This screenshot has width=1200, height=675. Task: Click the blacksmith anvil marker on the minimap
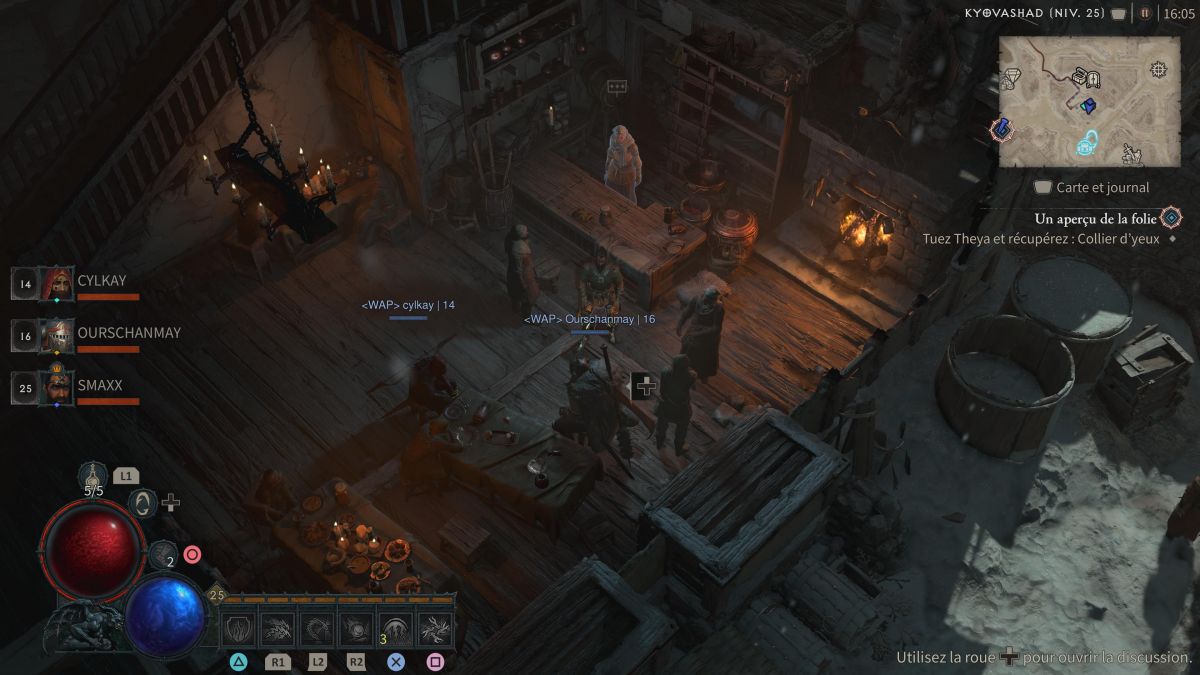point(1132,153)
